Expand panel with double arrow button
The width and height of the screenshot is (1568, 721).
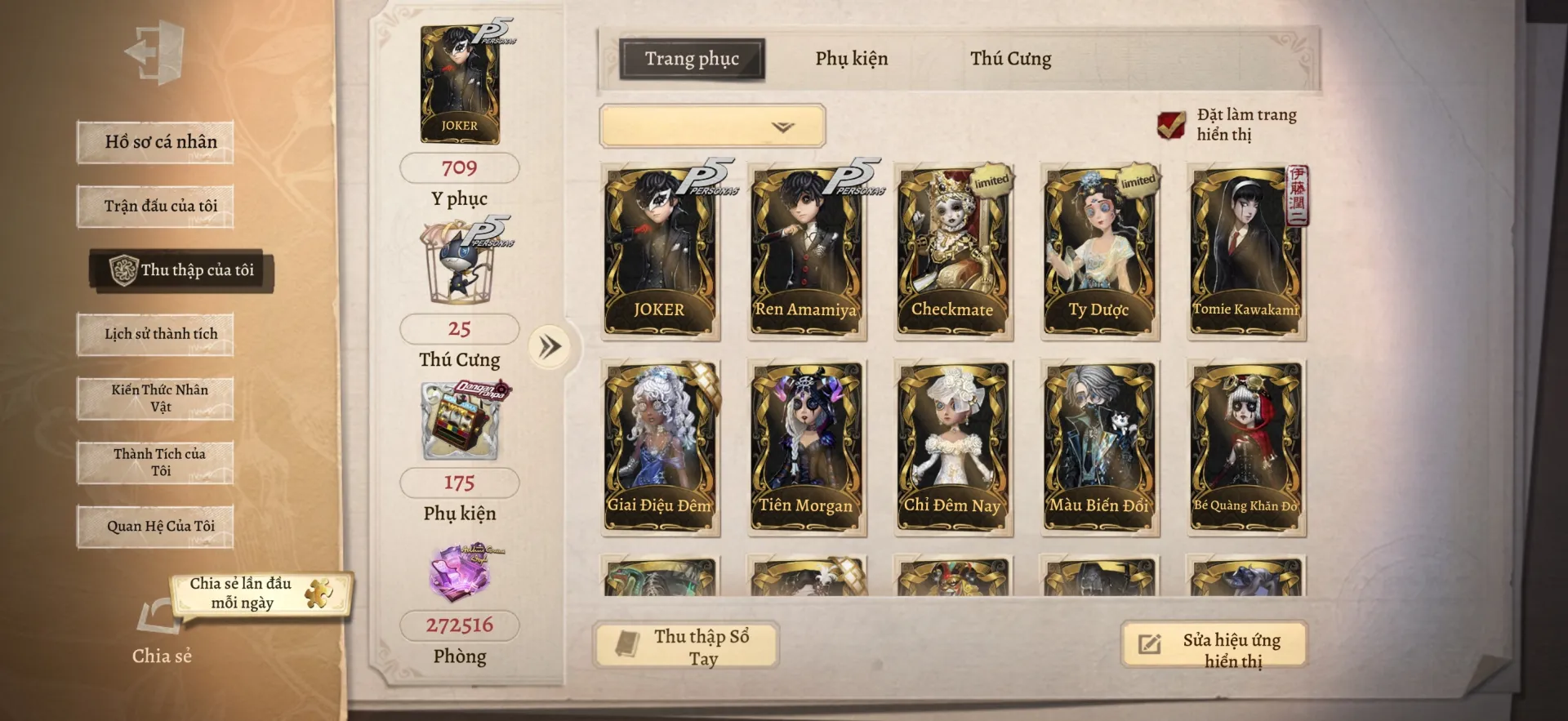(x=550, y=347)
